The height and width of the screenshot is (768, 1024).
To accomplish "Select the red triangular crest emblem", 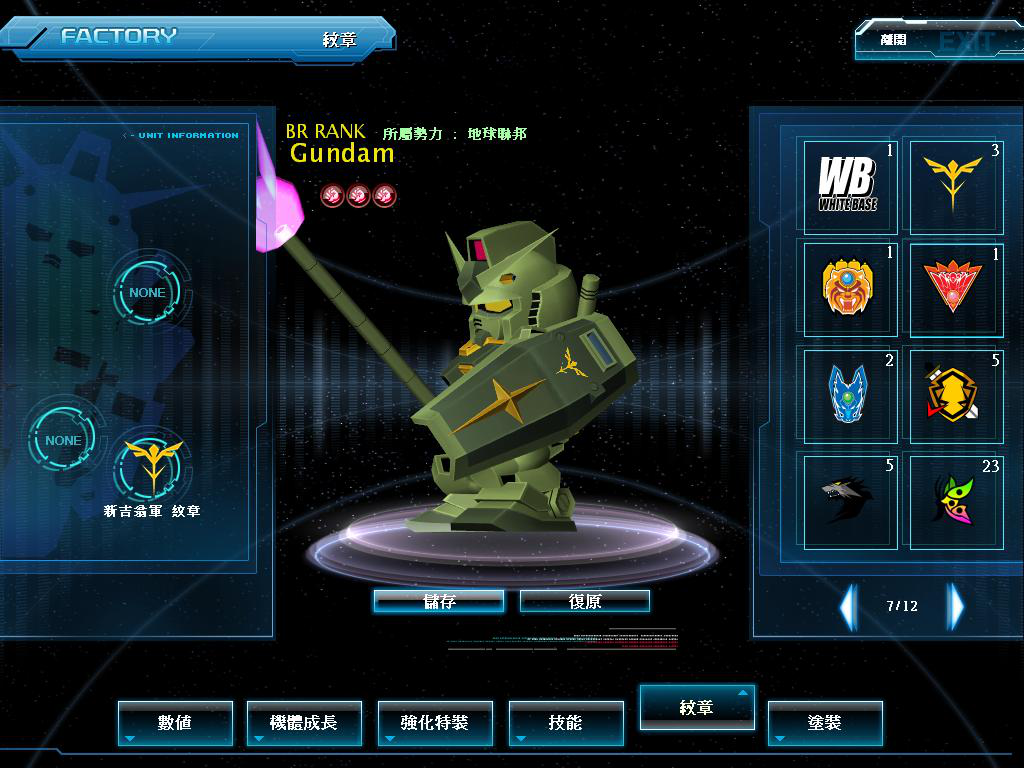I will pos(954,289).
